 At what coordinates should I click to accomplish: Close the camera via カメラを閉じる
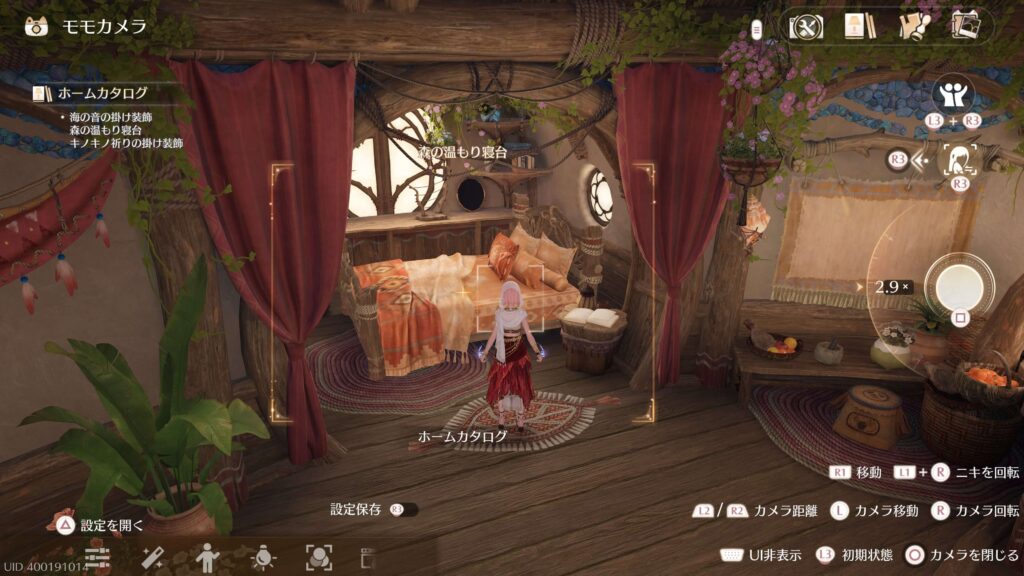[x=962, y=555]
